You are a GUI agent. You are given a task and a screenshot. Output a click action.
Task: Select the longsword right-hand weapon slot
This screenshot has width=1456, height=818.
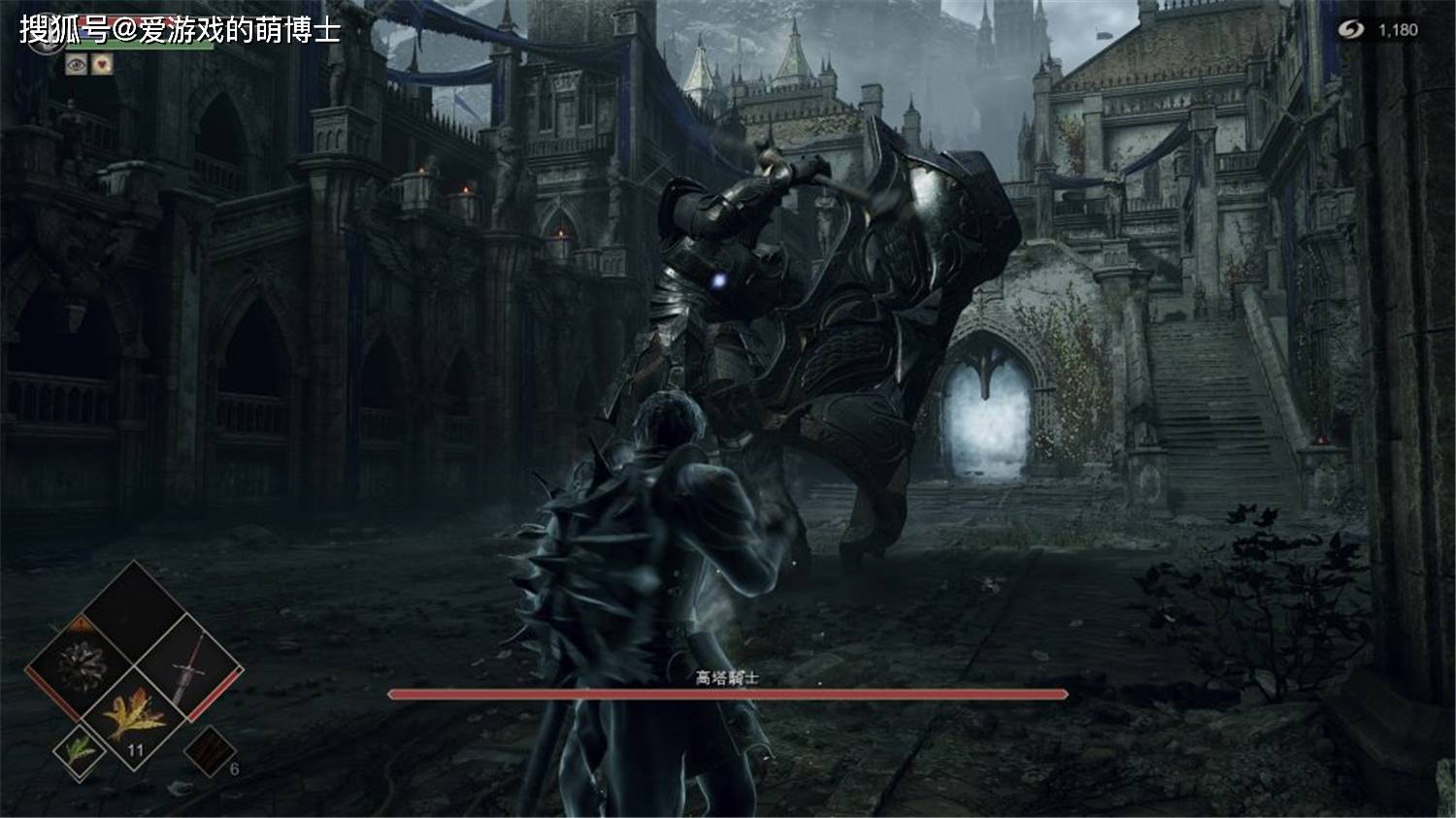[x=188, y=667]
